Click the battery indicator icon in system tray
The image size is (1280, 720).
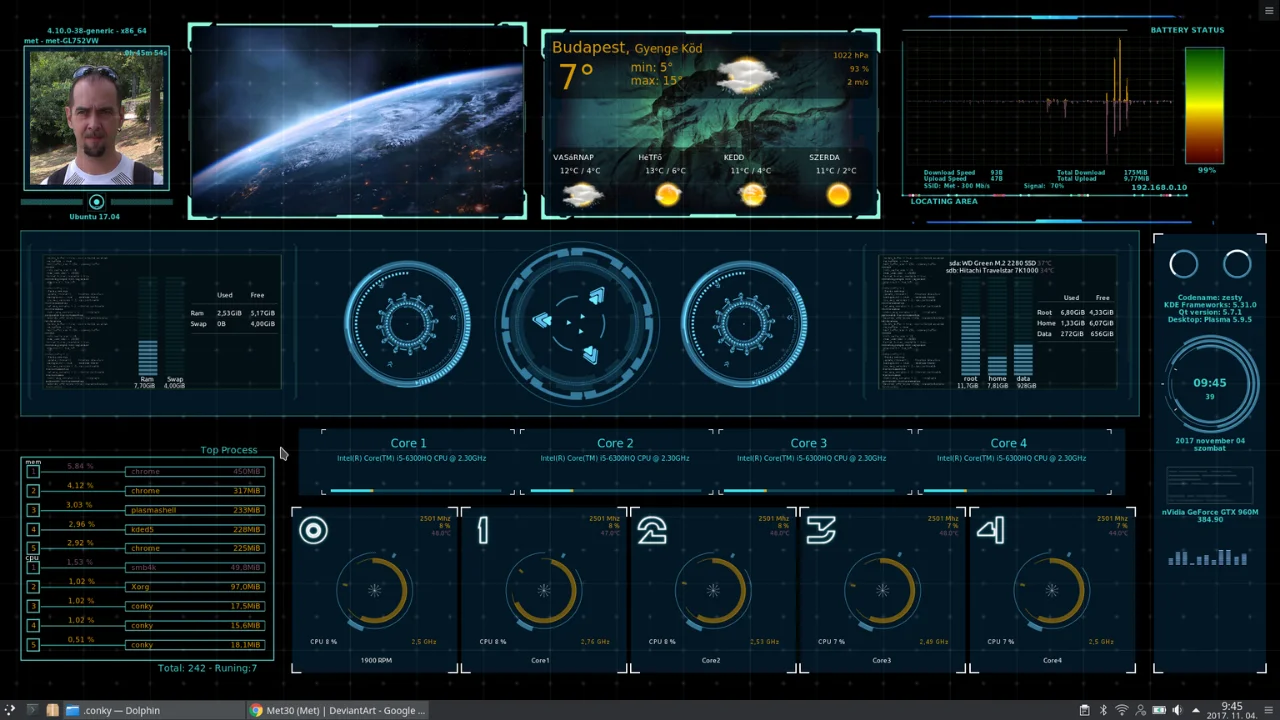tap(1158, 710)
